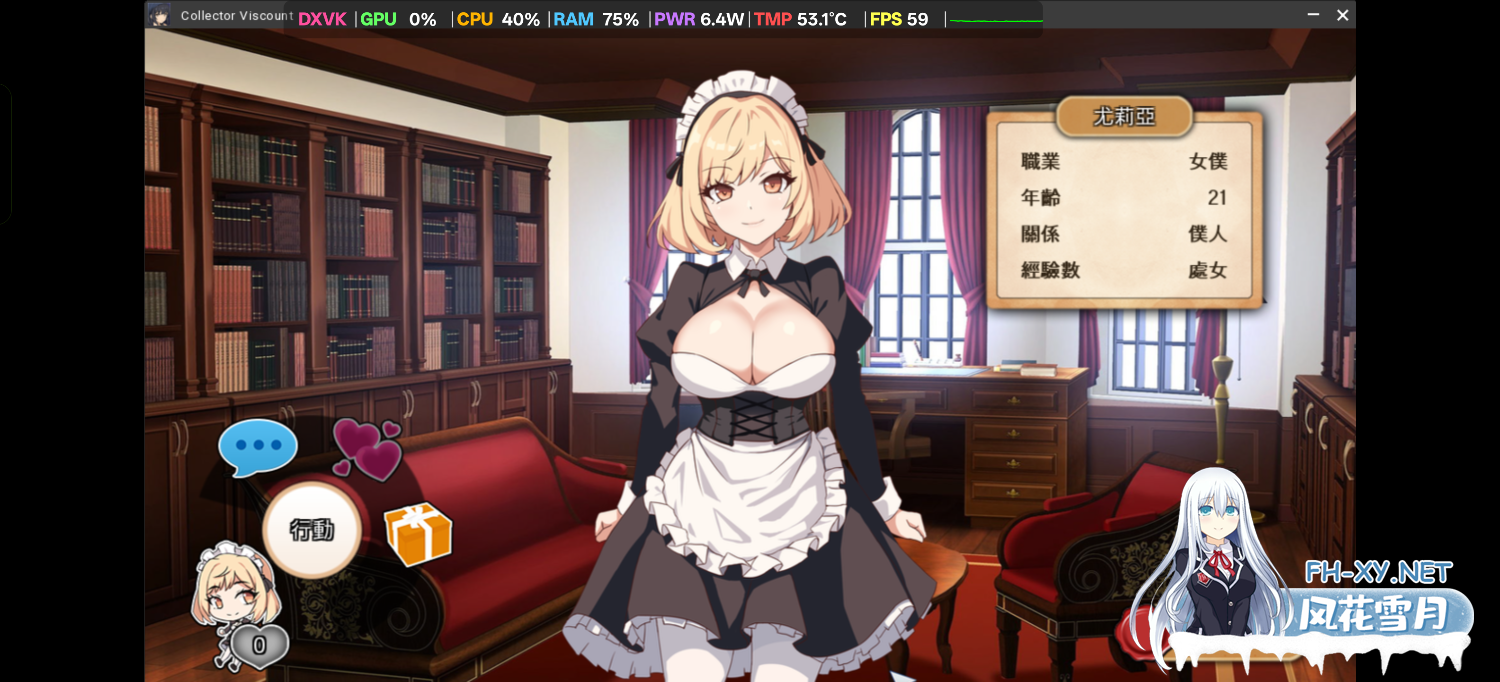Open the blue speech bubble talk option

pyautogui.click(x=258, y=446)
